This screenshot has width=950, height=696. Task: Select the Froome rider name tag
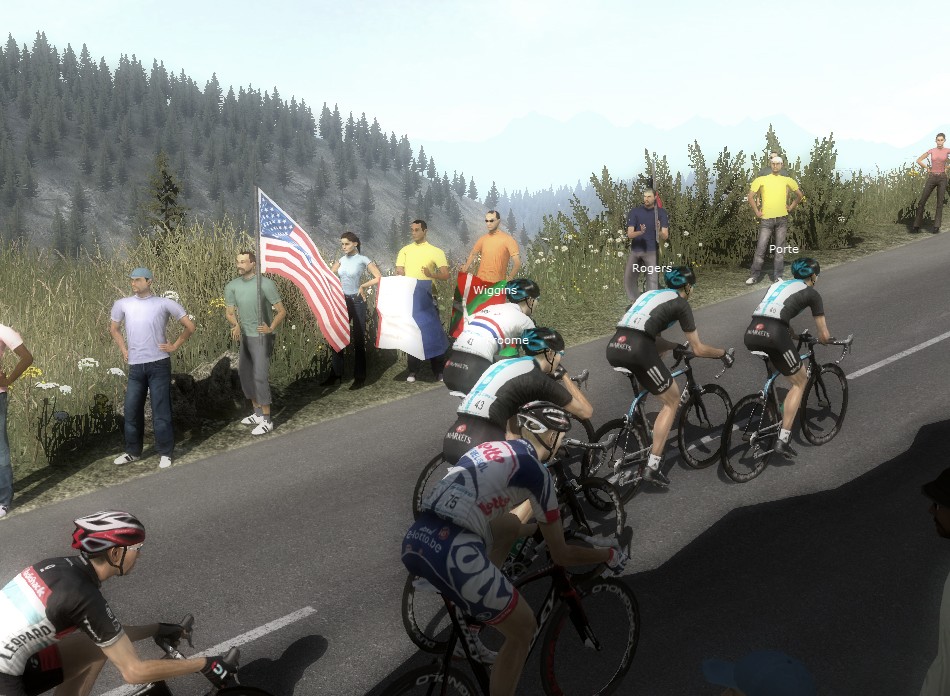[x=510, y=340]
